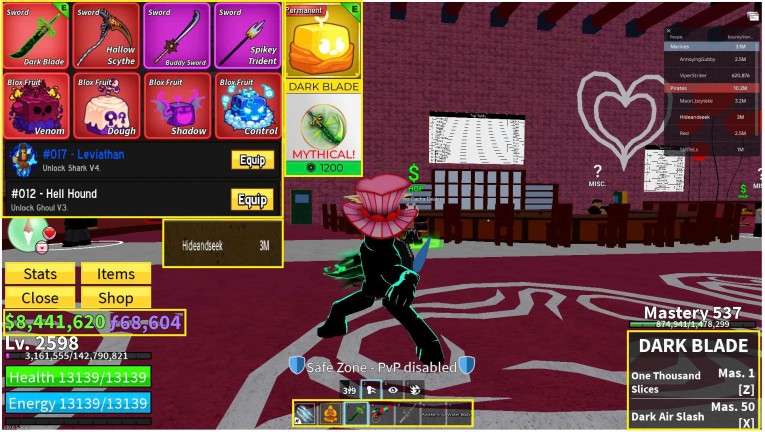Click the yellow Close button
Image resolution: width=765 pixels, height=432 pixels.
coord(40,297)
